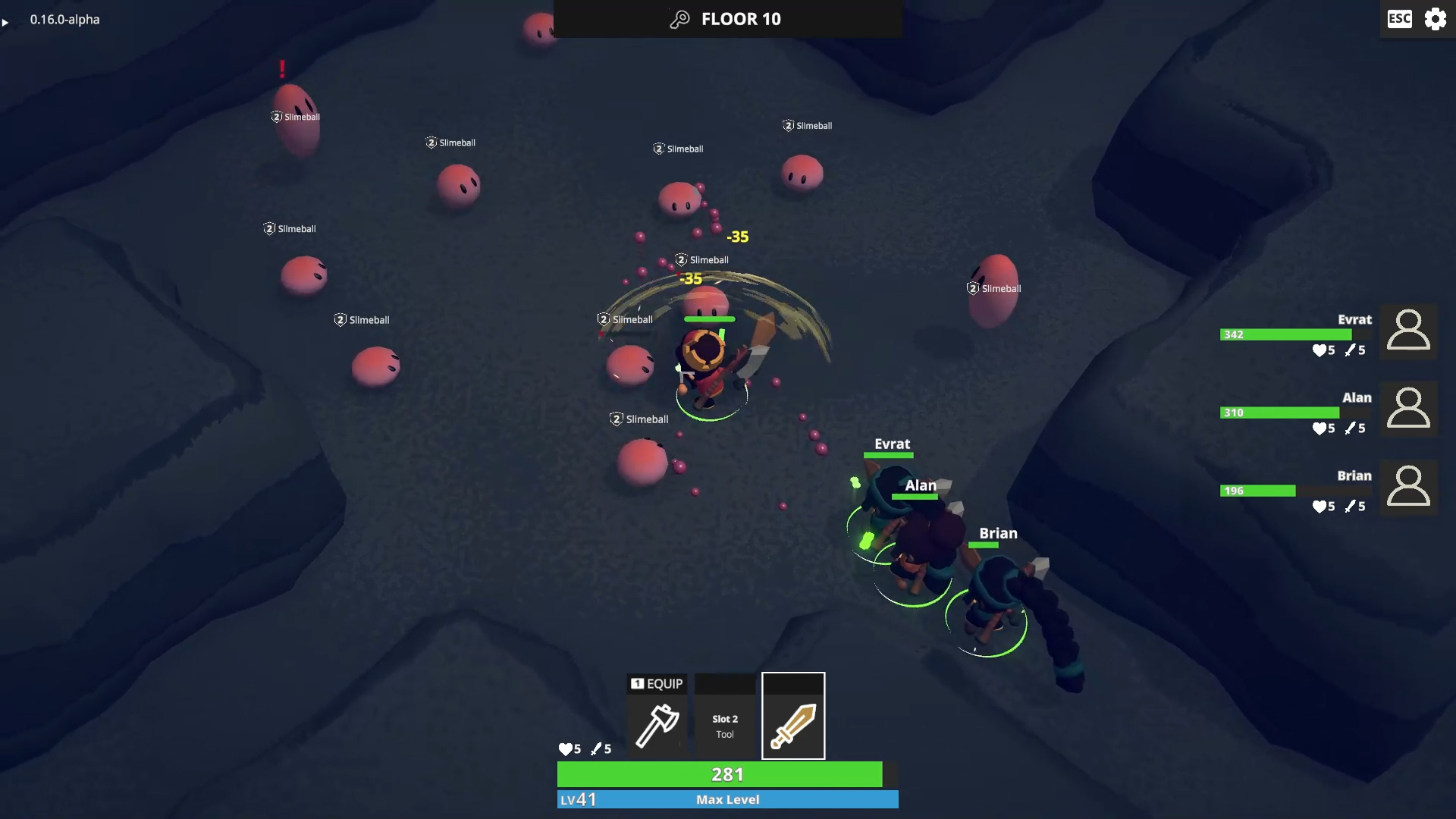Open the settings gear menu
This screenshot has width=1456, height=819.
tap(1436, 19)
